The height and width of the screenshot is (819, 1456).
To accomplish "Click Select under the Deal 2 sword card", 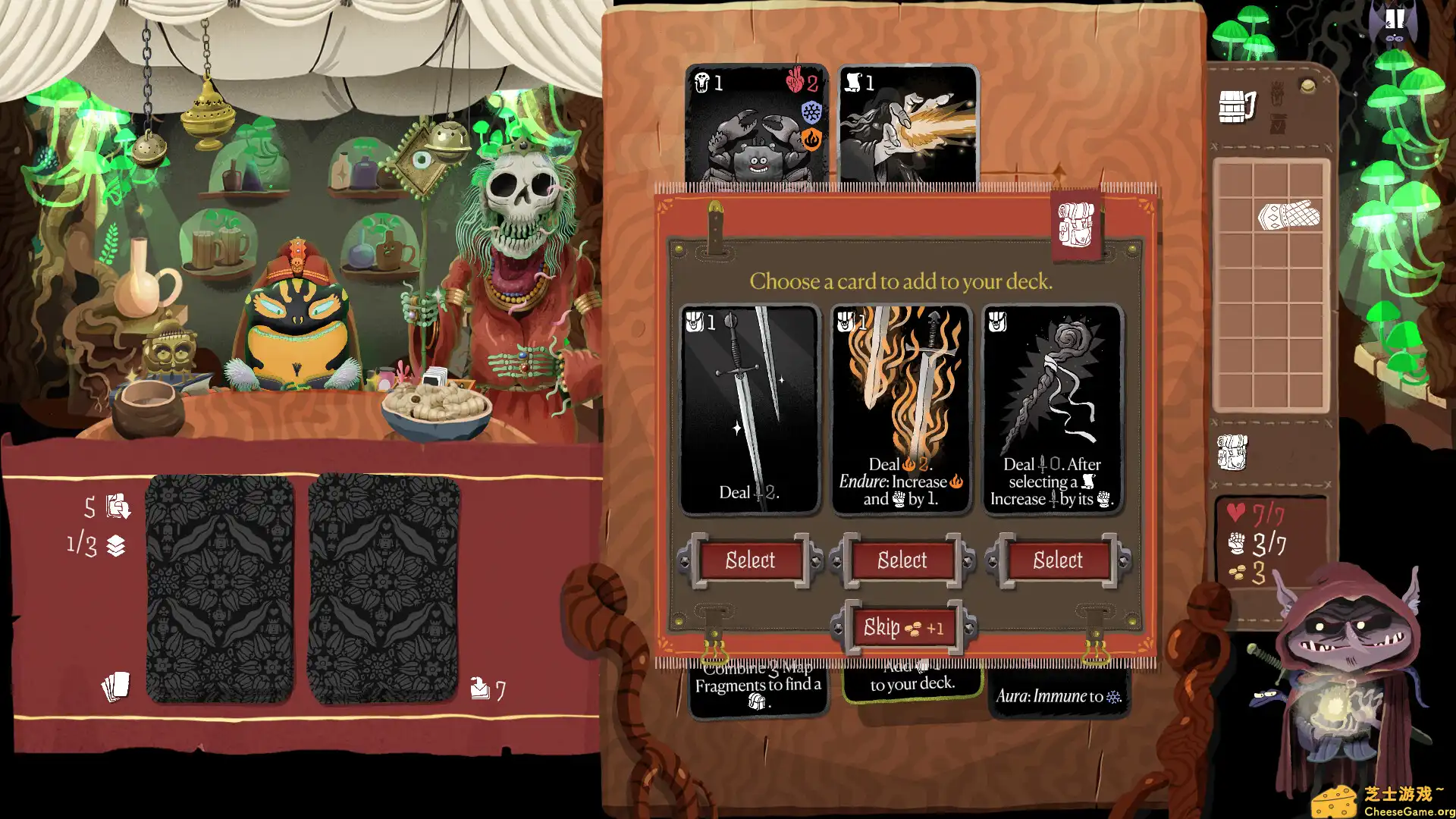I will 749,561.
